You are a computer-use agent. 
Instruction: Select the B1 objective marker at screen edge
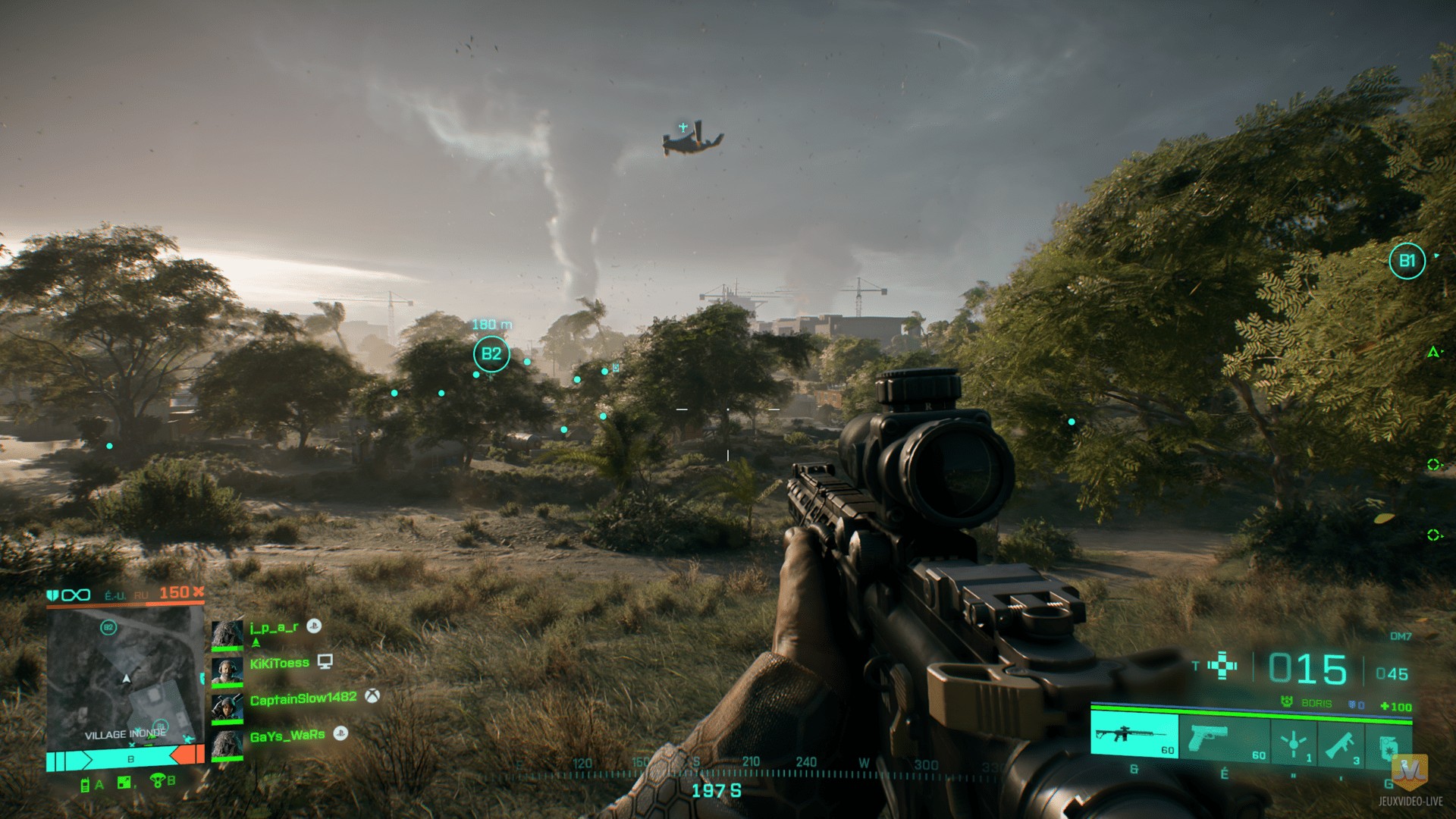(1407, 262)
